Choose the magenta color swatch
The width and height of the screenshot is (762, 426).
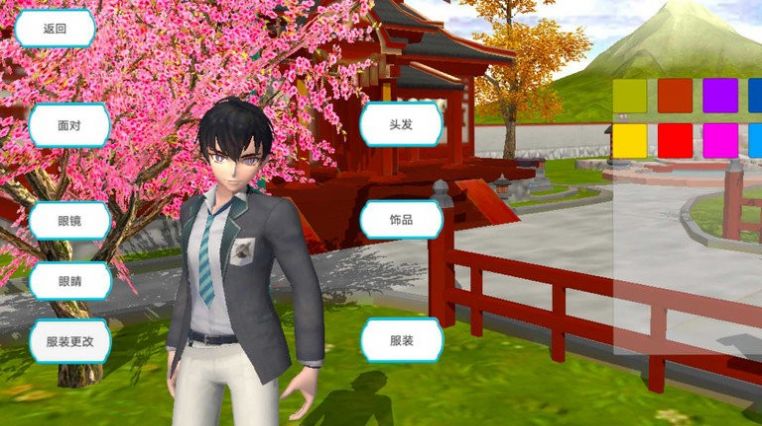click(720, 140)
